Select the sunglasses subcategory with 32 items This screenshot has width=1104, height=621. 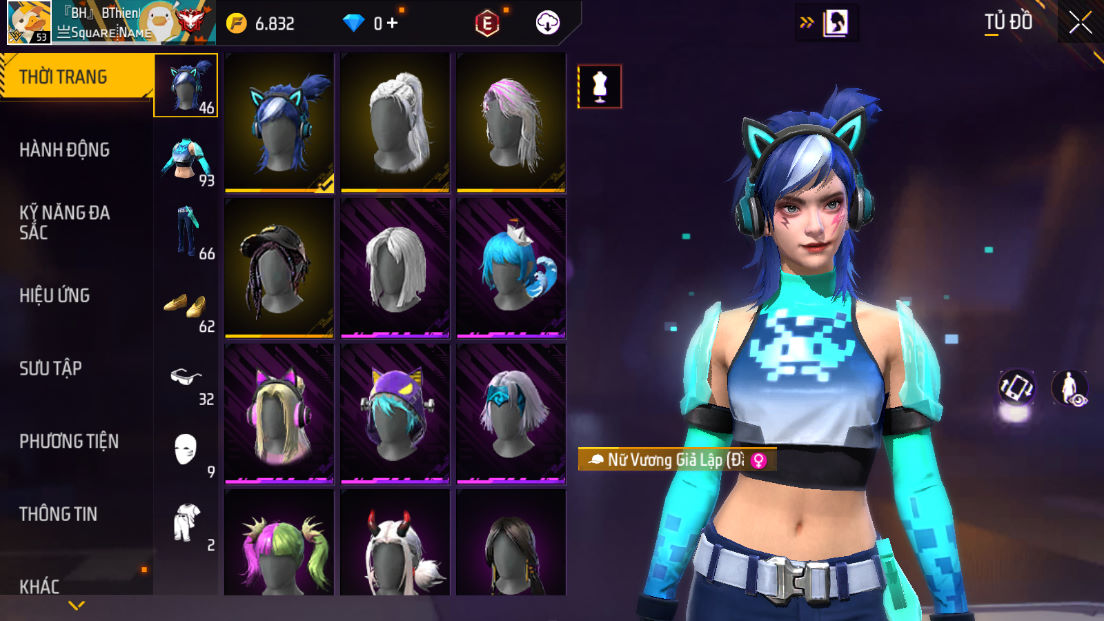pos(185,378)
